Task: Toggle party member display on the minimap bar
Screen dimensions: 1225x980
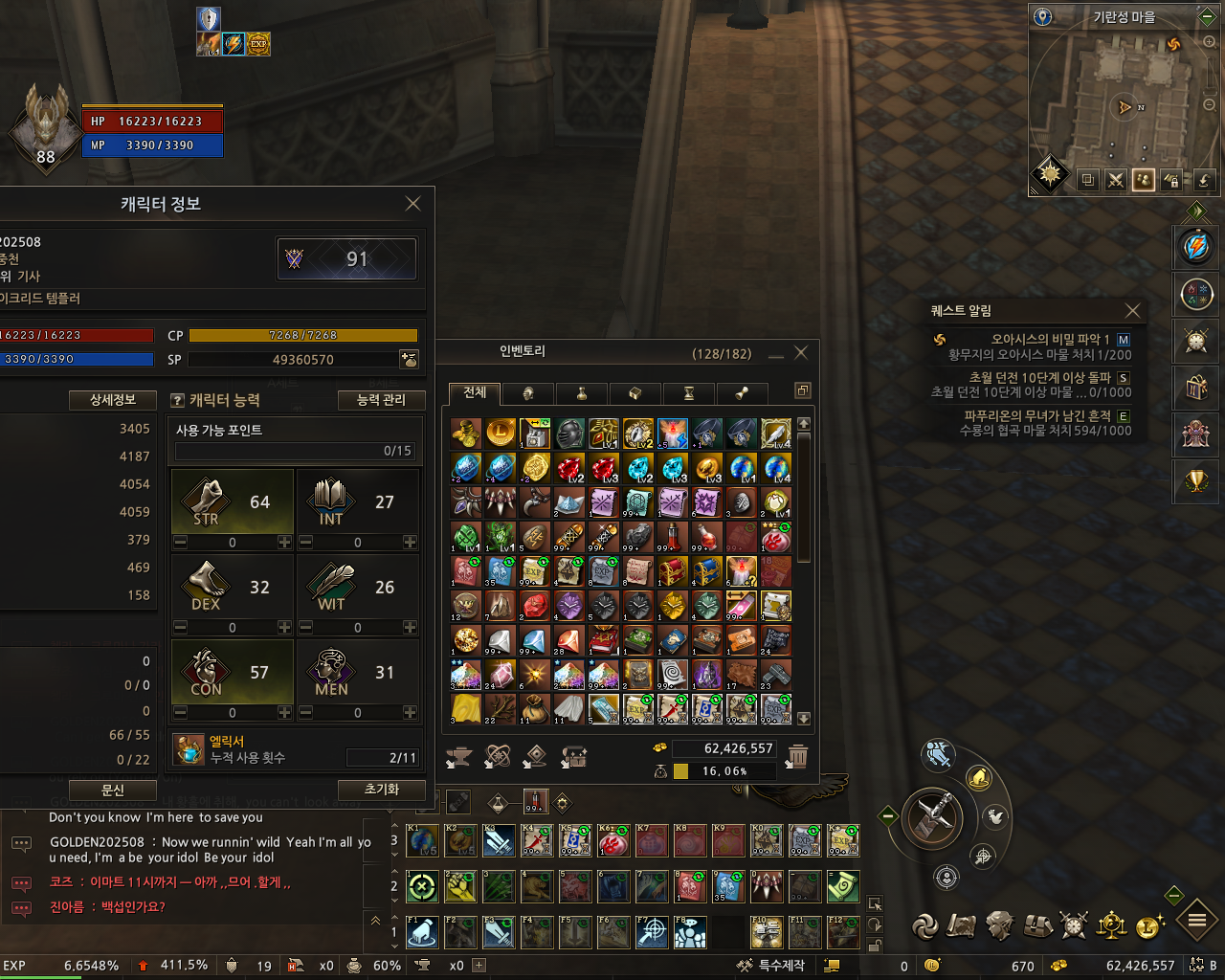Action: [x=1143, y=179]
